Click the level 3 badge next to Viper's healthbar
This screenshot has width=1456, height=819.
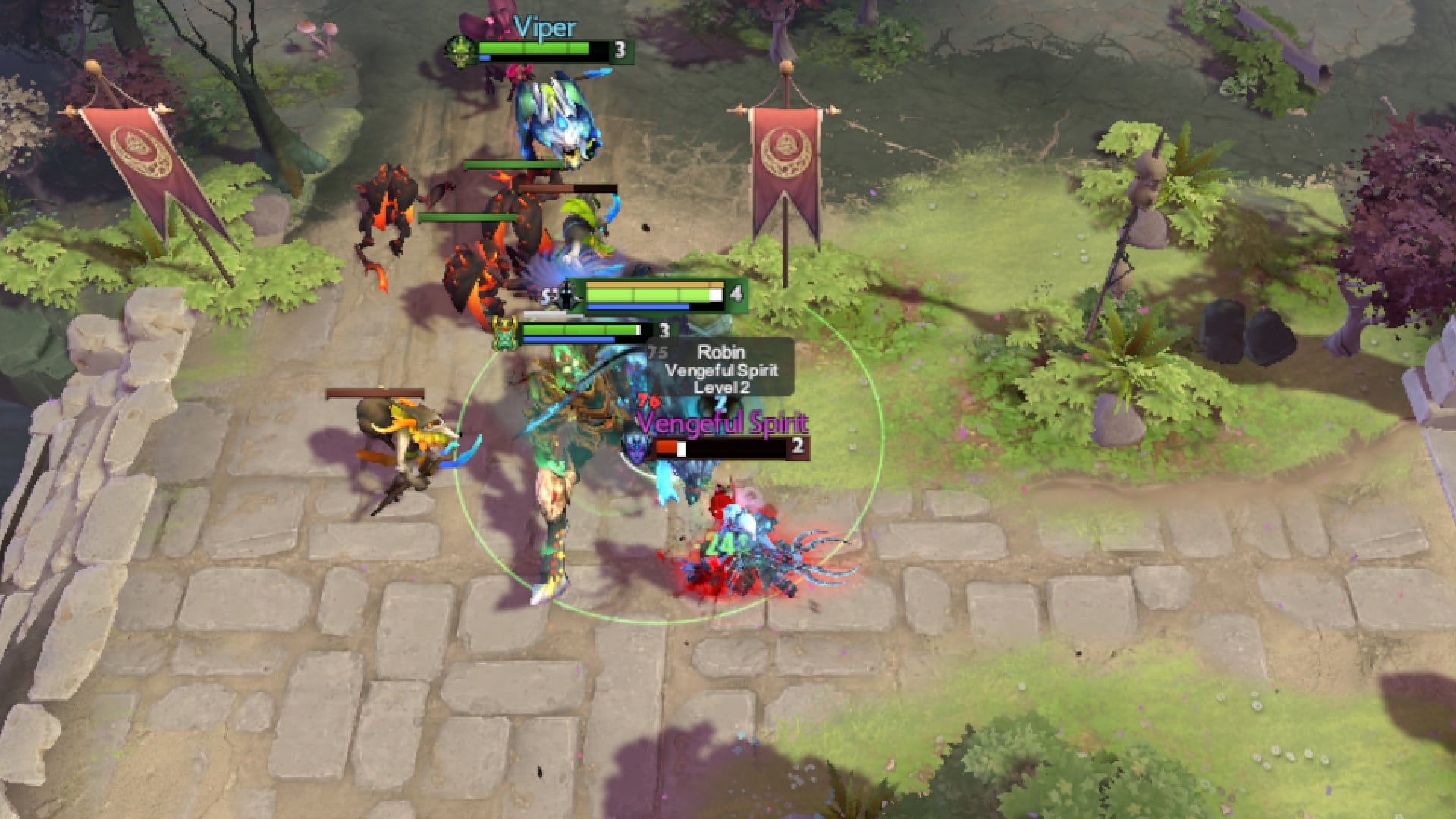pyautogui.click(x=619, y=50)
